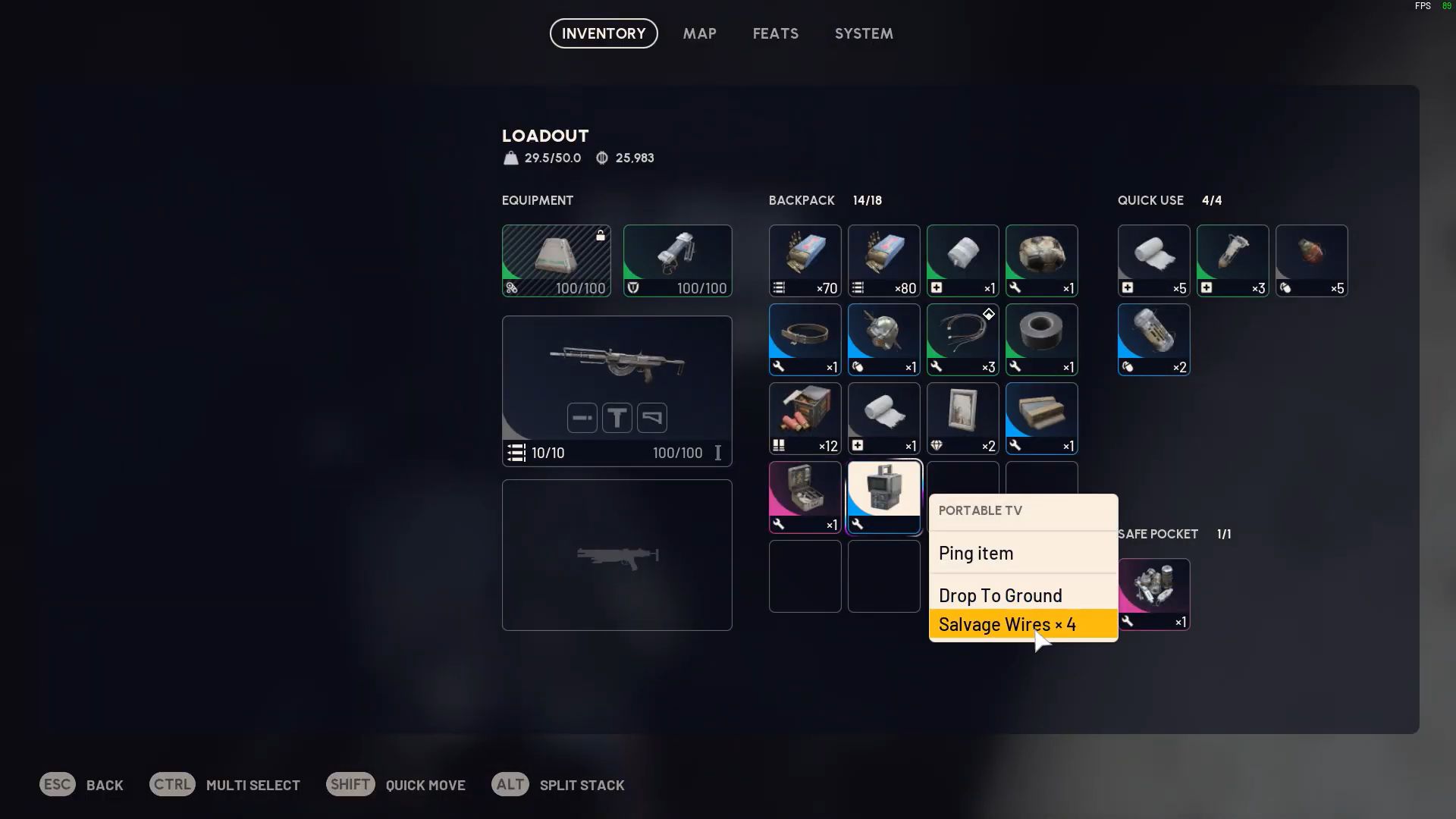Switch to the System tab
The height and width of the screenshot is (819, 1456).
pos(864,33)
